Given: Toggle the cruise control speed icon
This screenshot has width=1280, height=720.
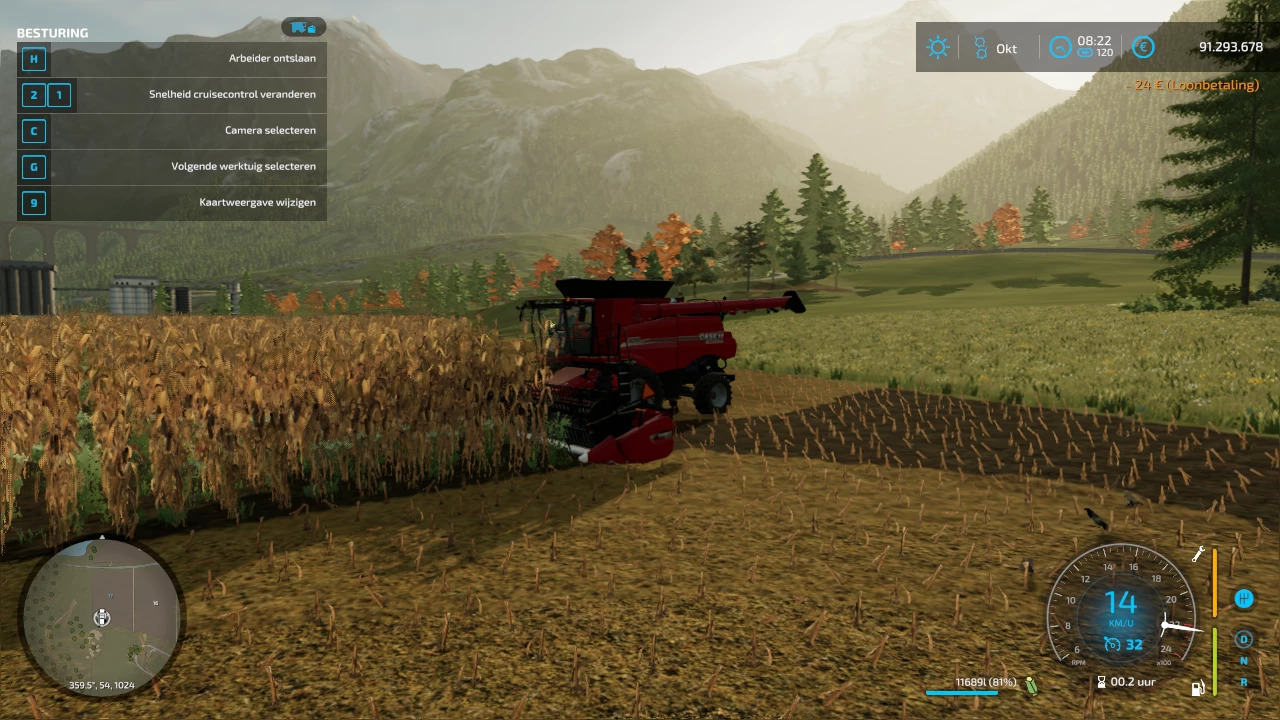Looking at the screenshot, I should [x=1112, y=645].
